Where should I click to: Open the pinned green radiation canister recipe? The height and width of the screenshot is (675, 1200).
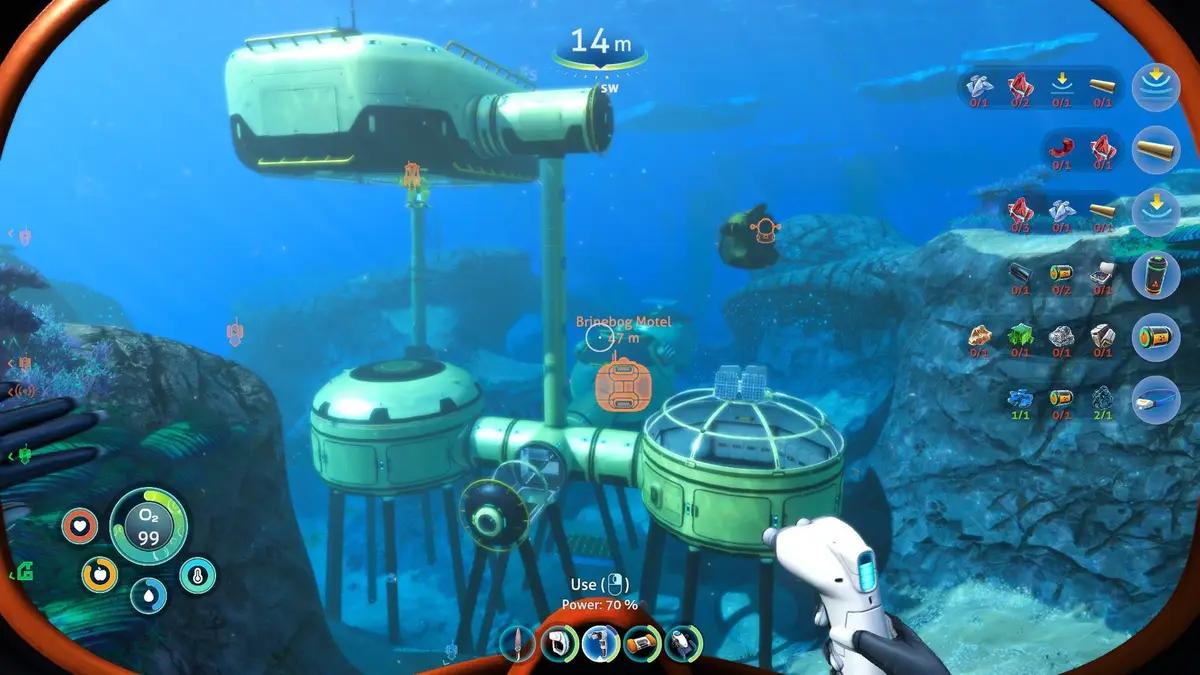click(1155, 275)
